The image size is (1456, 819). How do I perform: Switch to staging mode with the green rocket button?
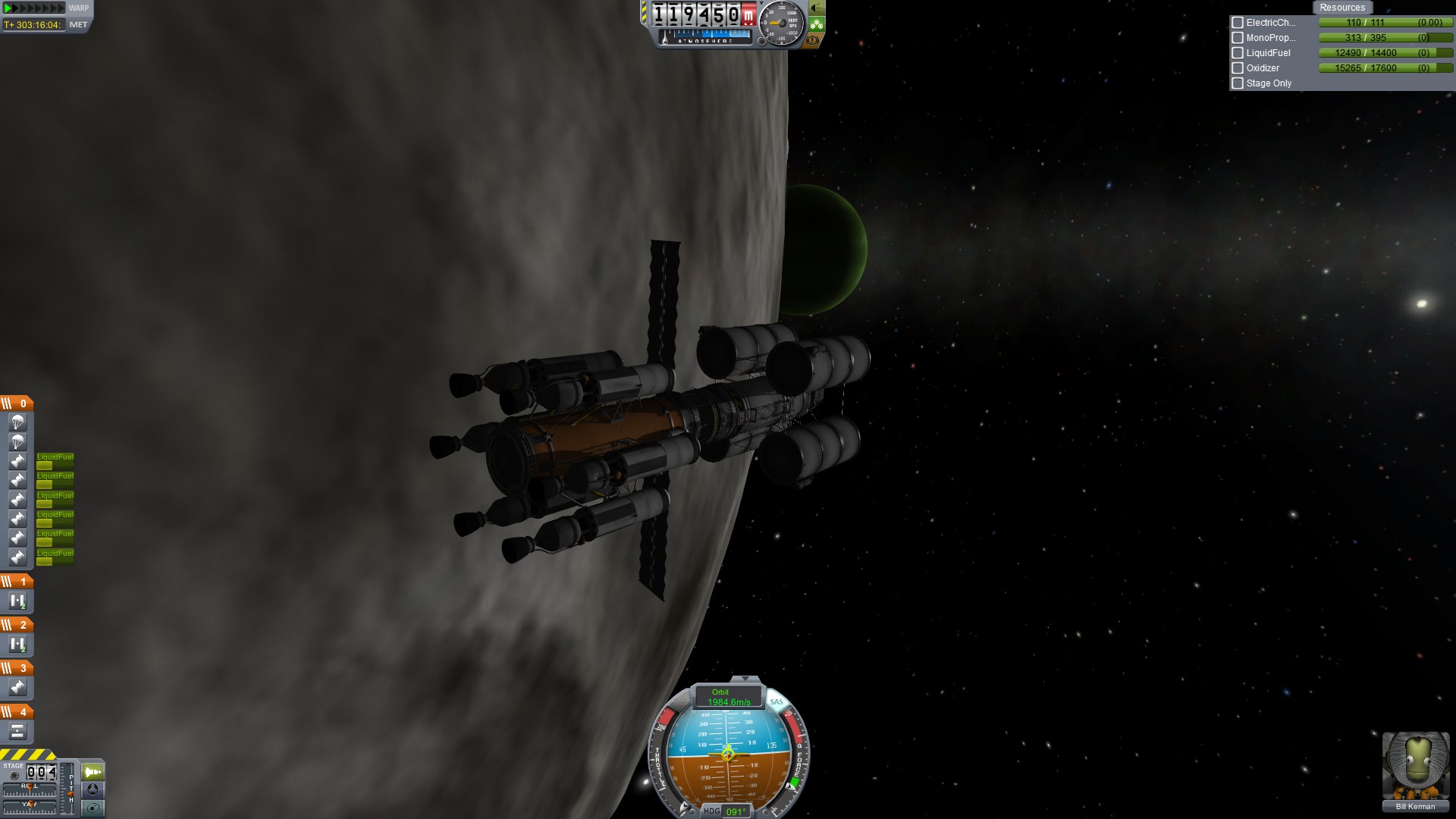point(93,772)
